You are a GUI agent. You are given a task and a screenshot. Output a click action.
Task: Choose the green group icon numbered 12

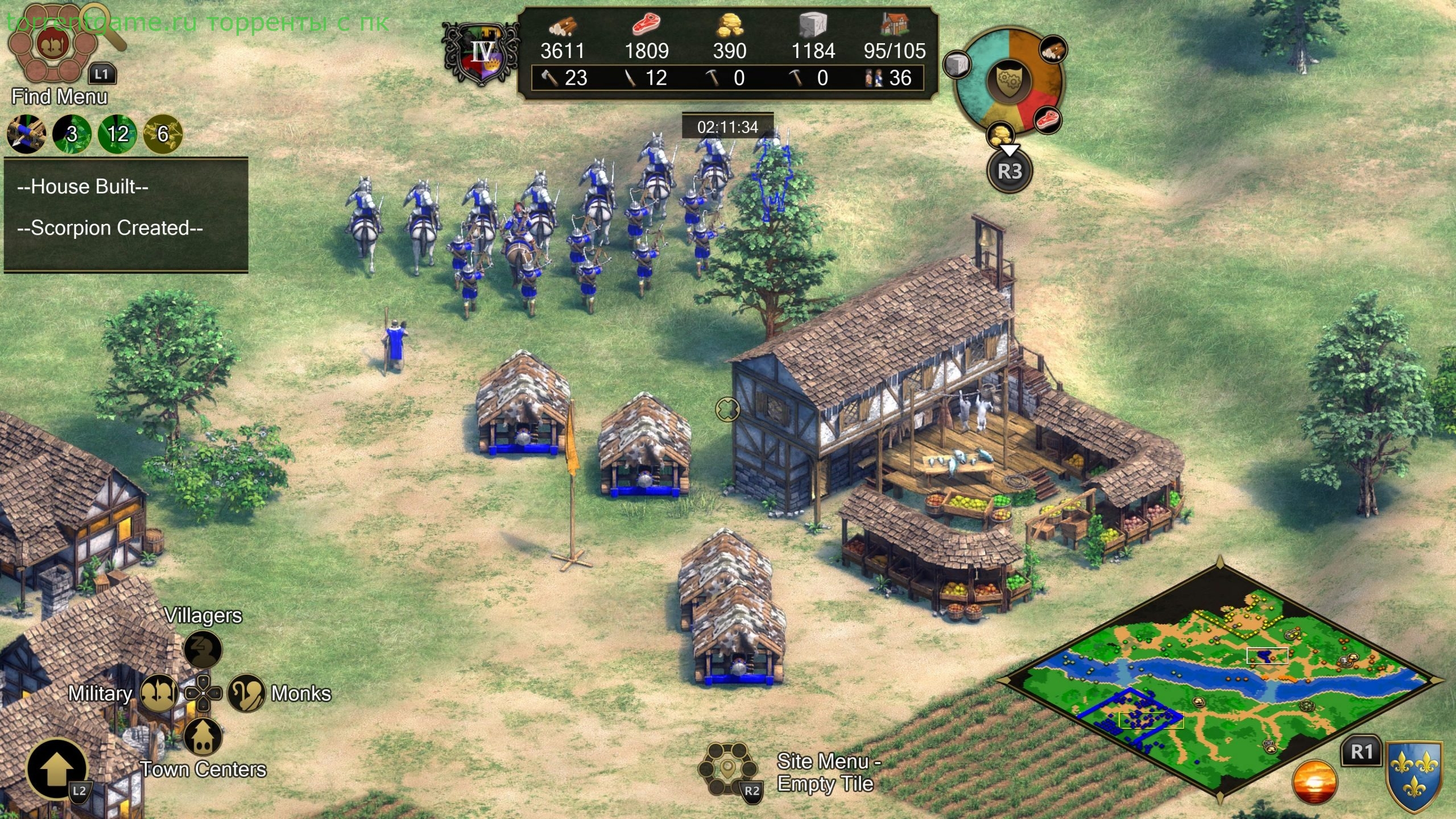click(118, 134)
